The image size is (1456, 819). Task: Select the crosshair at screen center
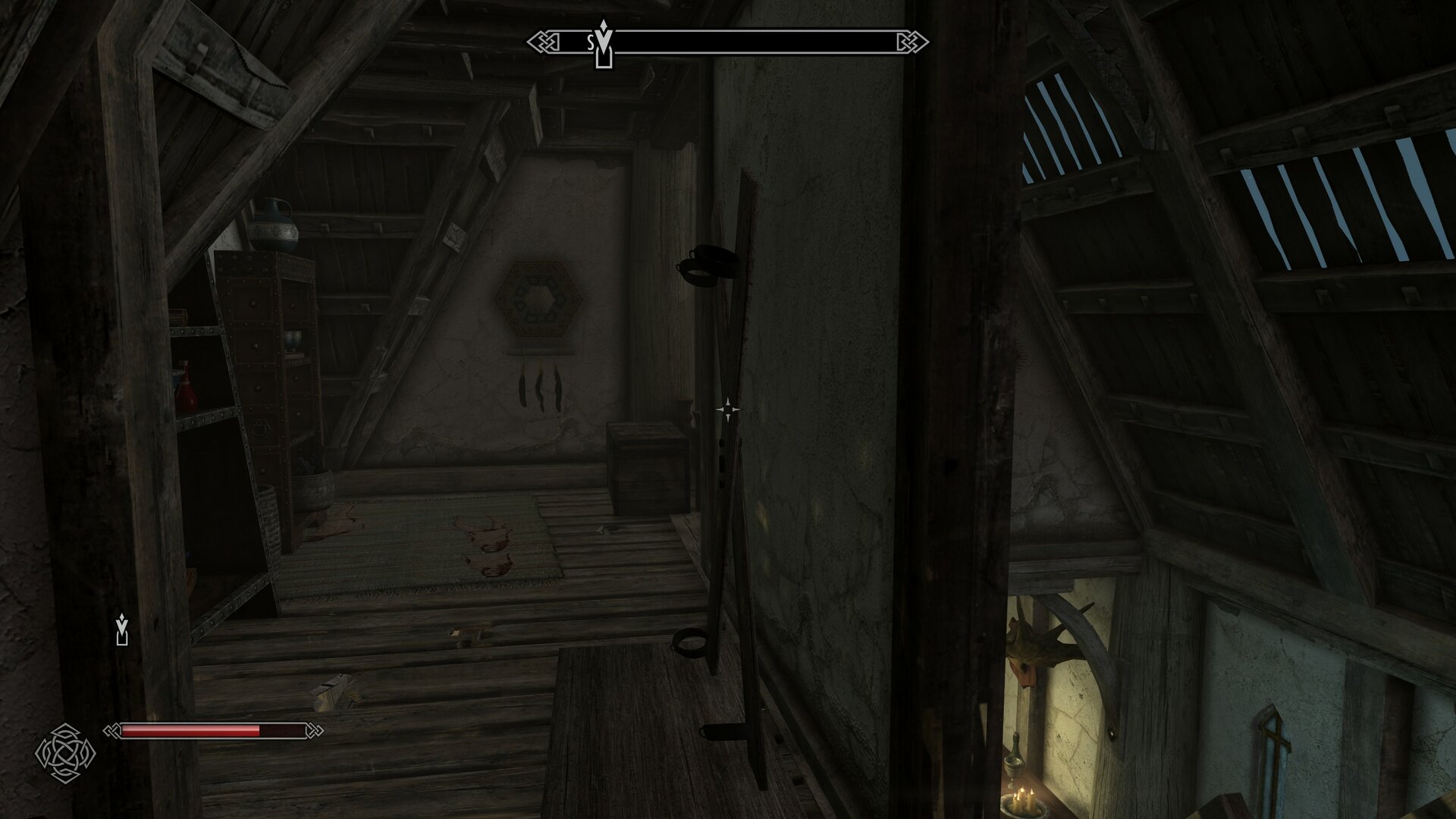[x=728, y=409]
